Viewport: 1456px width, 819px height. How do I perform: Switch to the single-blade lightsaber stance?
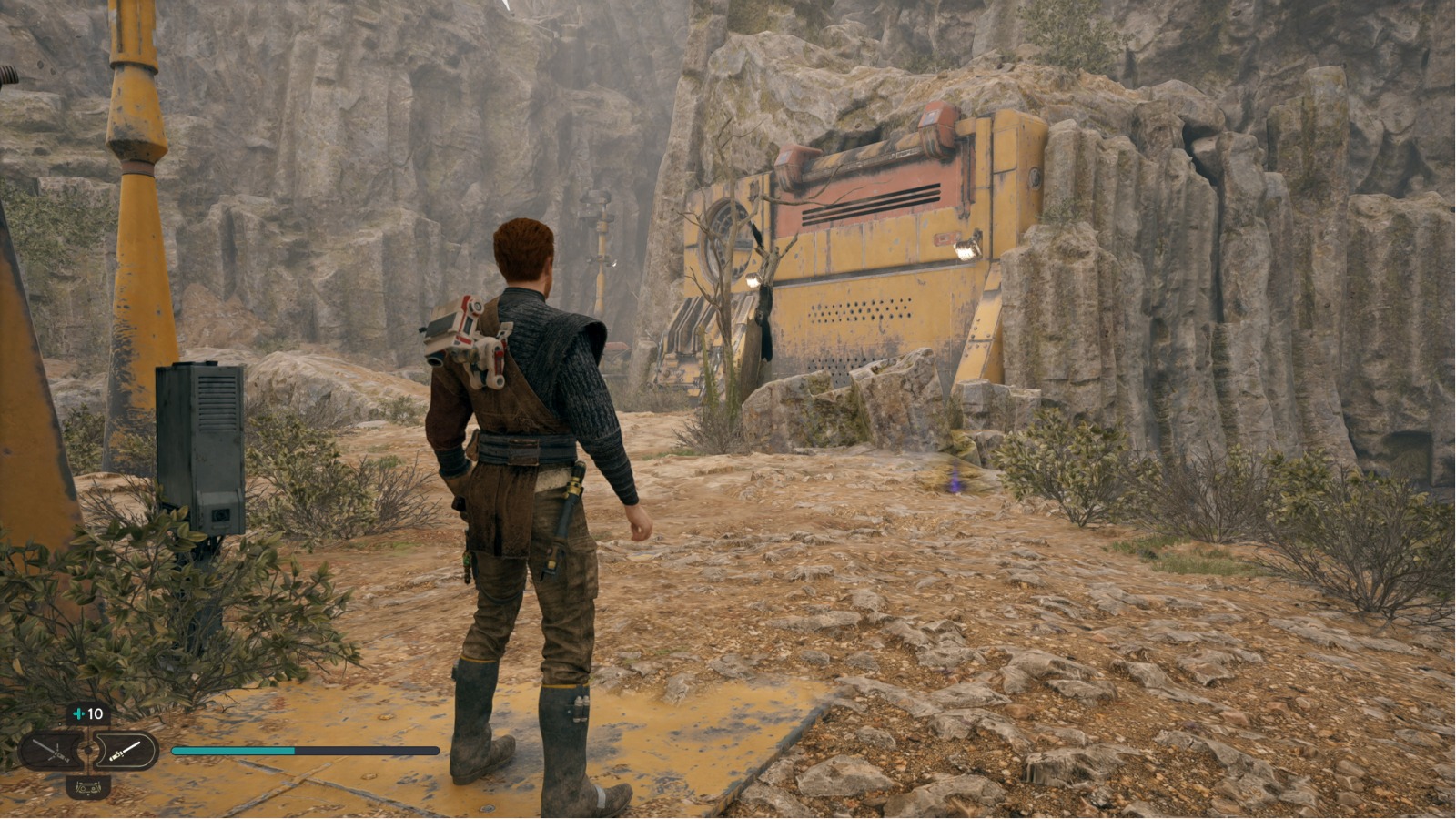126,752
